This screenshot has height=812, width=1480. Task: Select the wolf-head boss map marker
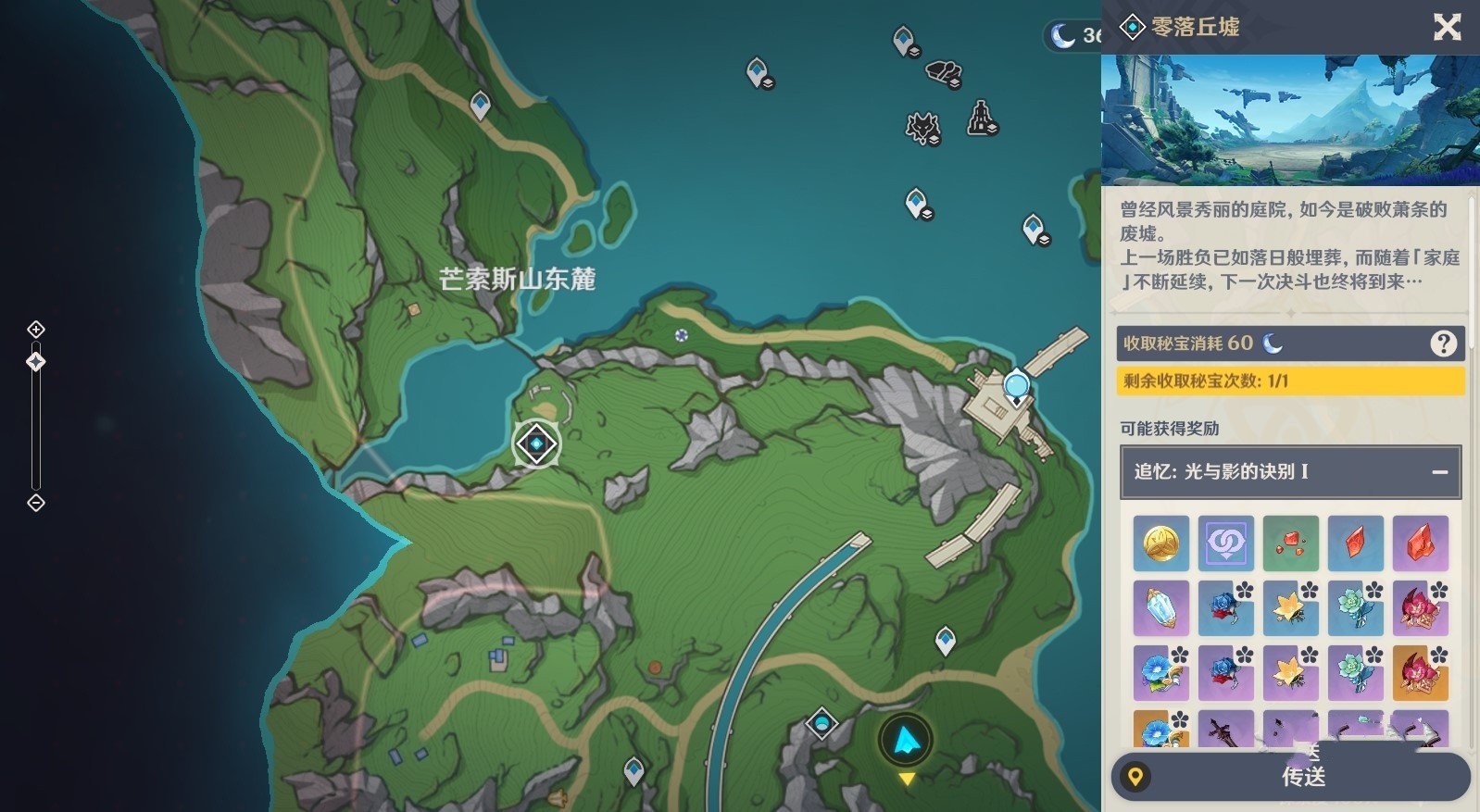922,127
